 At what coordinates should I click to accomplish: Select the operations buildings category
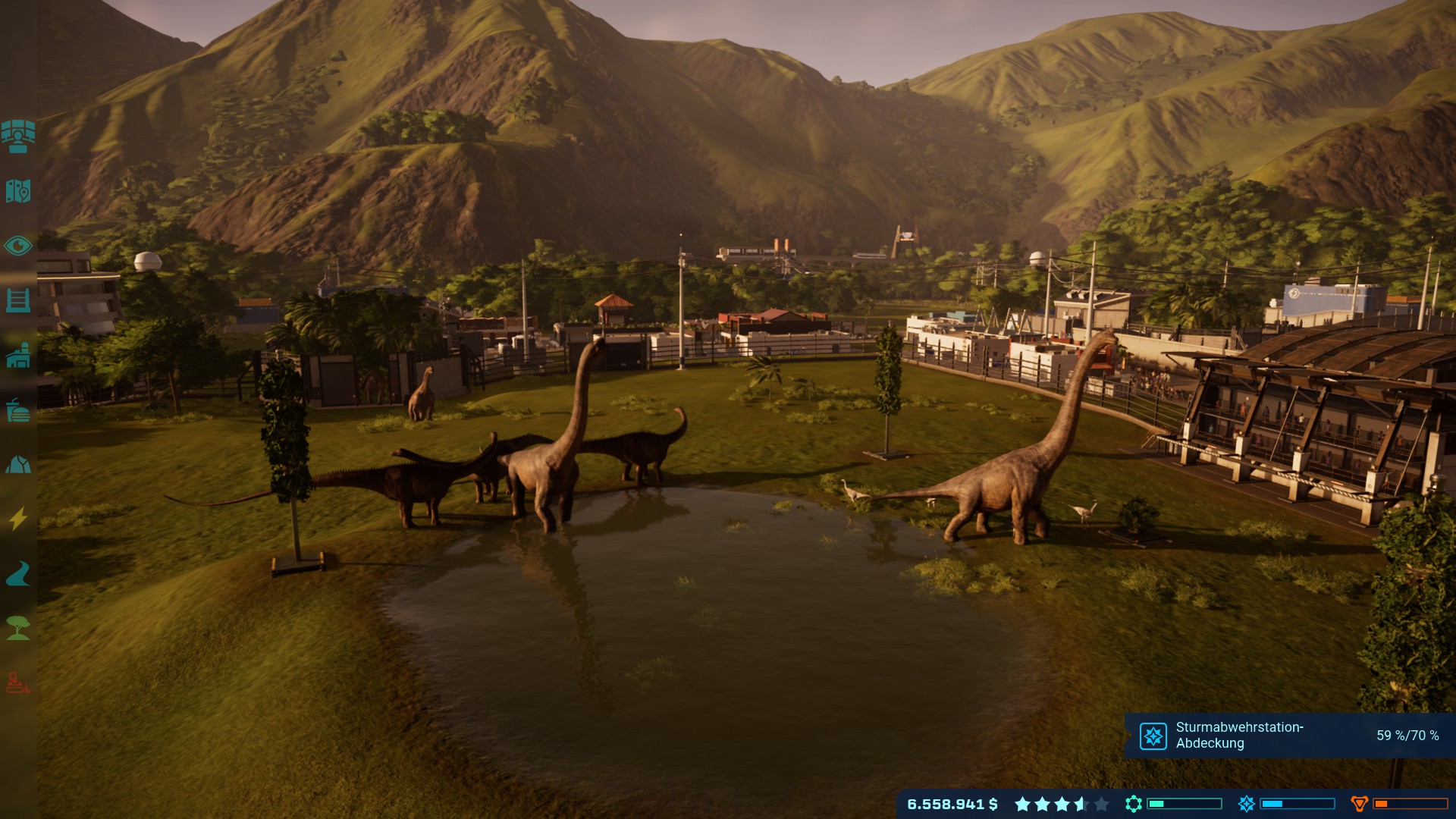coord(18,355)
